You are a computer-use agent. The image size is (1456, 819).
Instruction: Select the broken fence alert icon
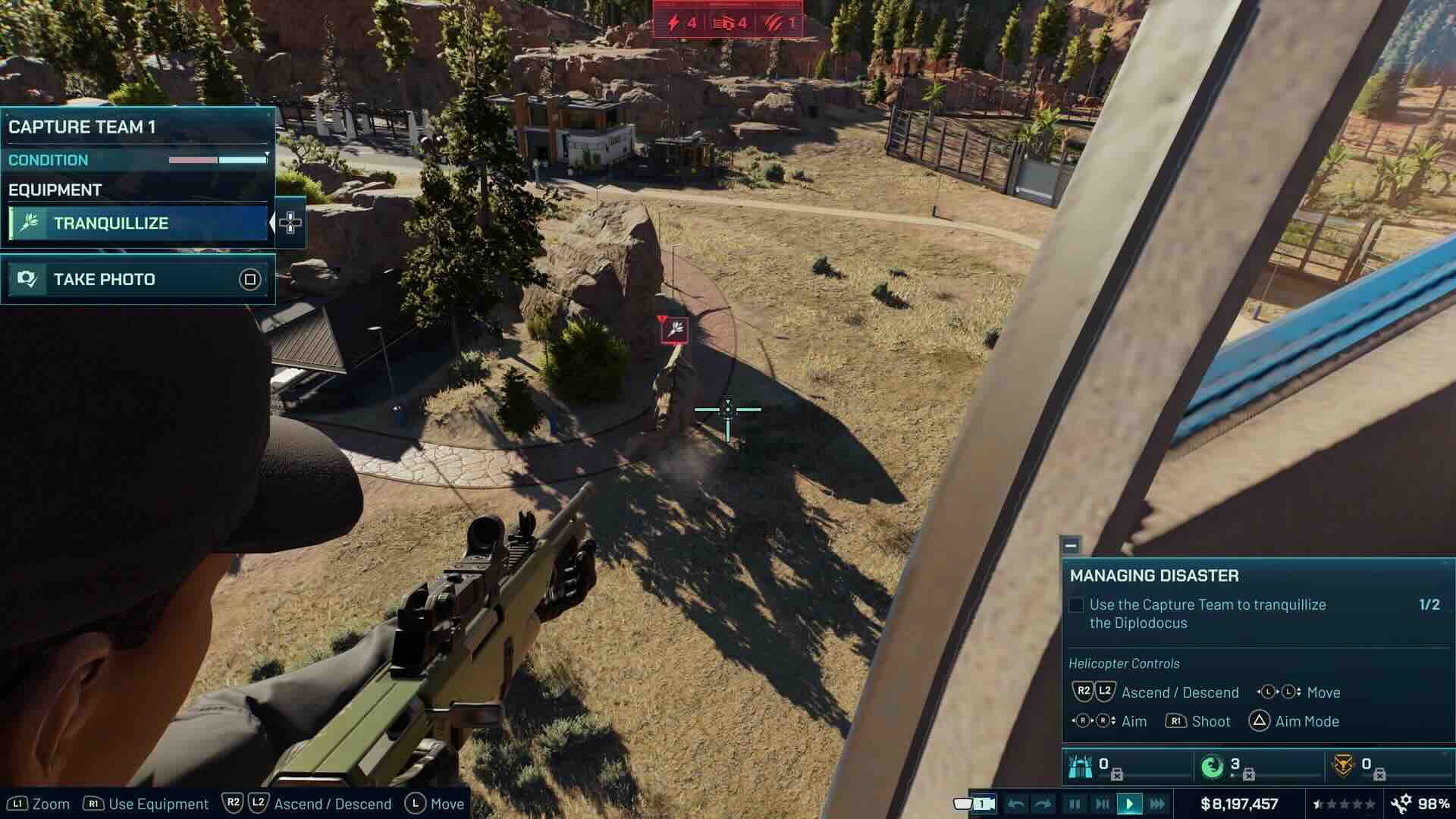tap(724, 23)
